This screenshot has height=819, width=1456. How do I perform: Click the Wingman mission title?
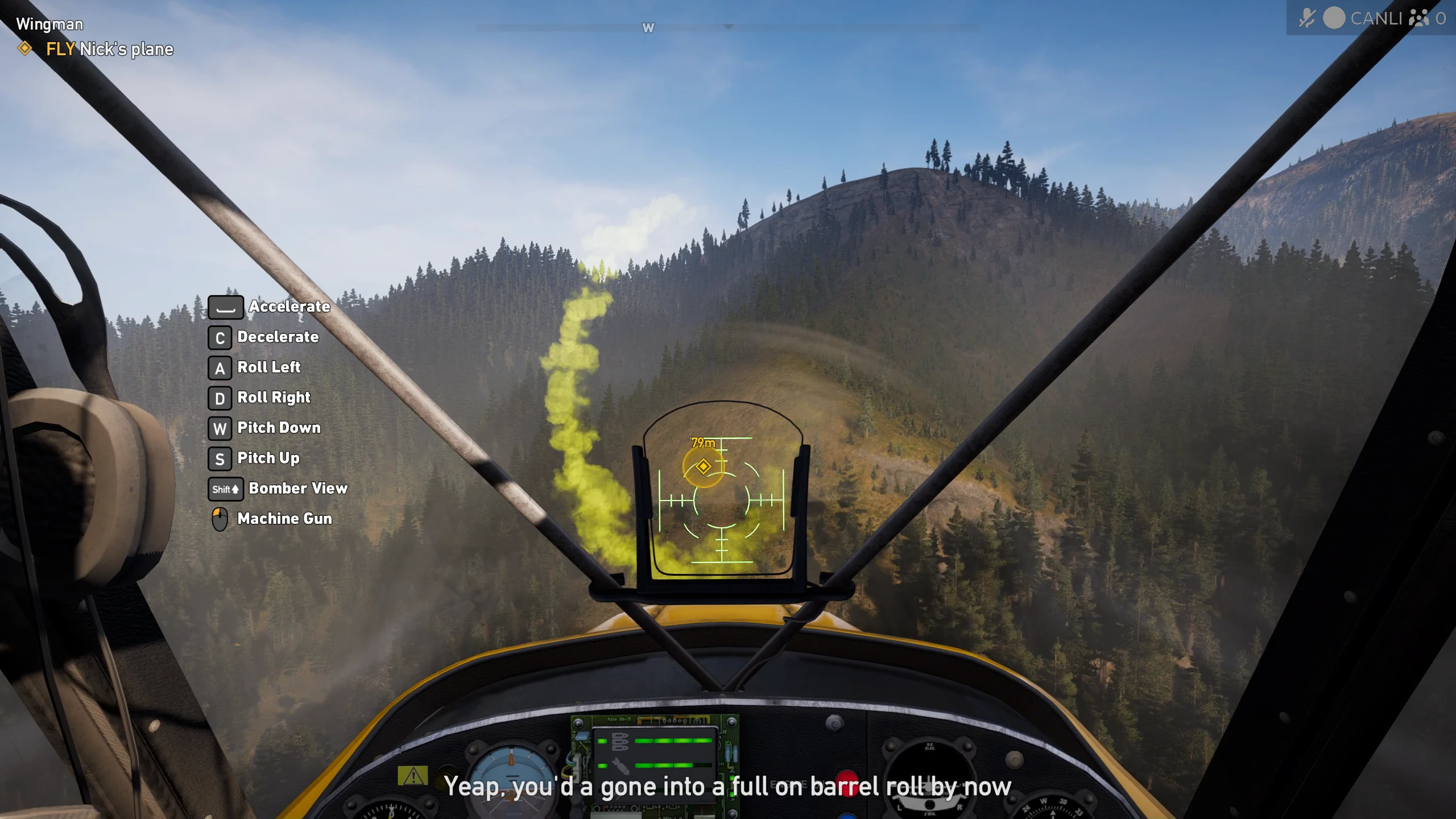point(49,24)
